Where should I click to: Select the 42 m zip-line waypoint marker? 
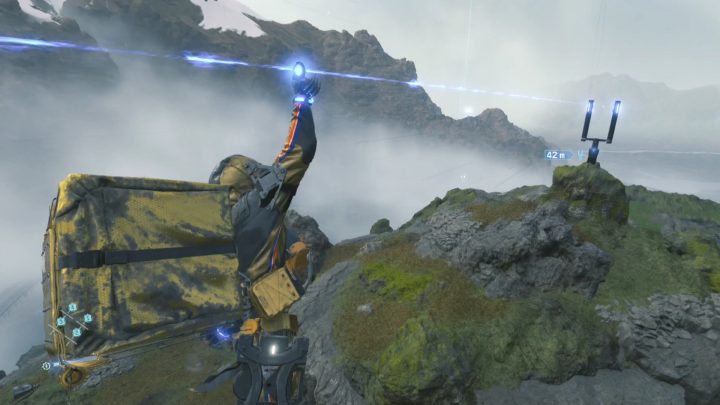click(x=559, y=155)
